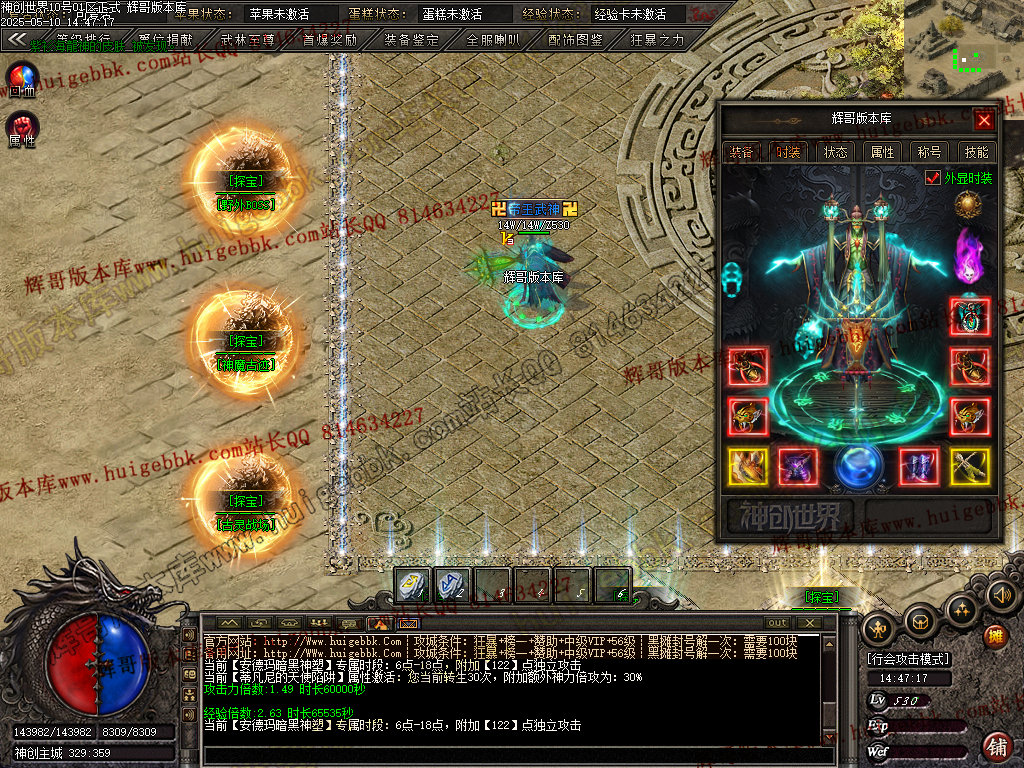Open the 状态 tab
Screen dimensions: 1024x768
click(x=836, y=152)
